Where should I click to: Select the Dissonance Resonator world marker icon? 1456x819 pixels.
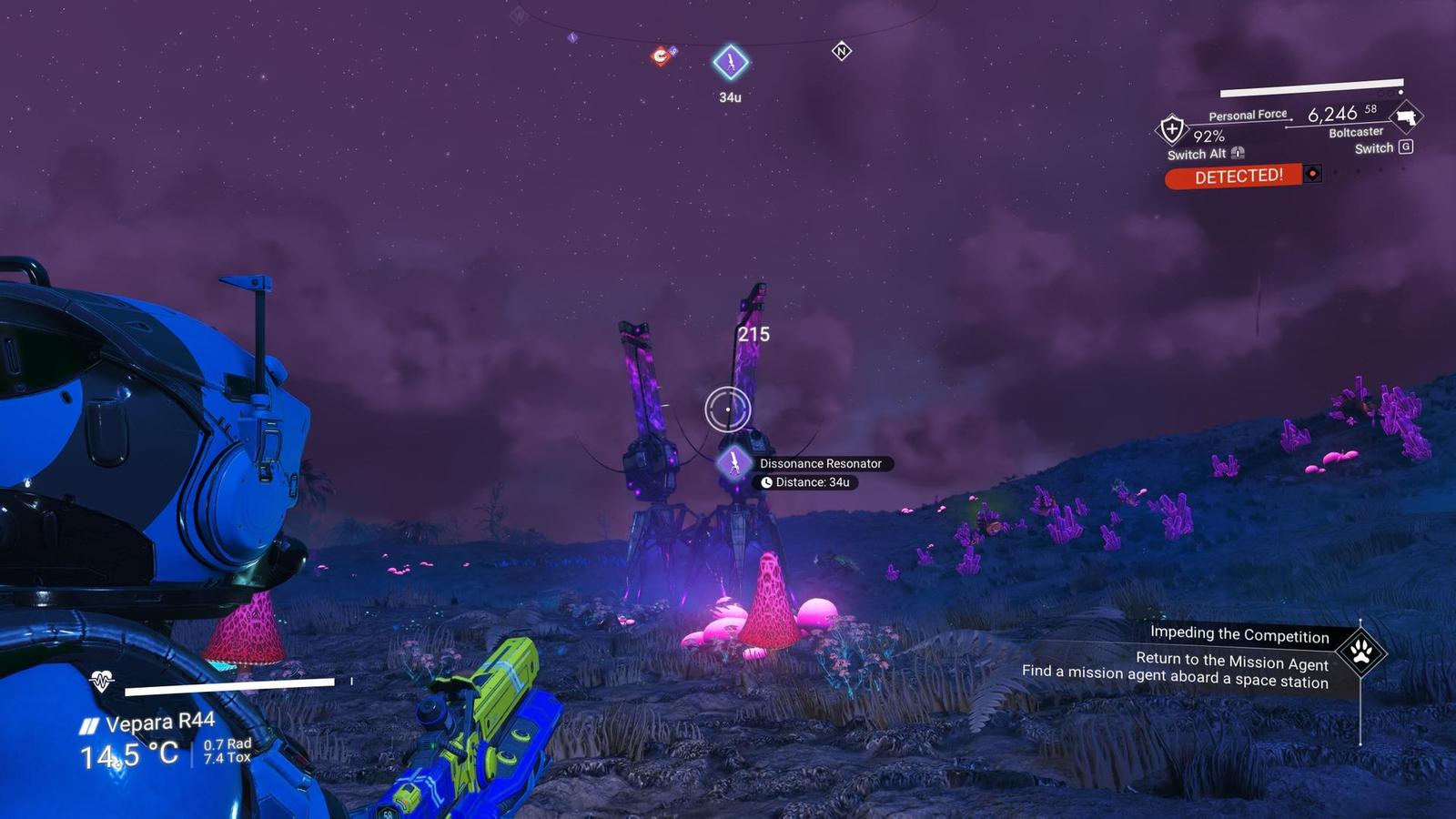click(733, 462)
